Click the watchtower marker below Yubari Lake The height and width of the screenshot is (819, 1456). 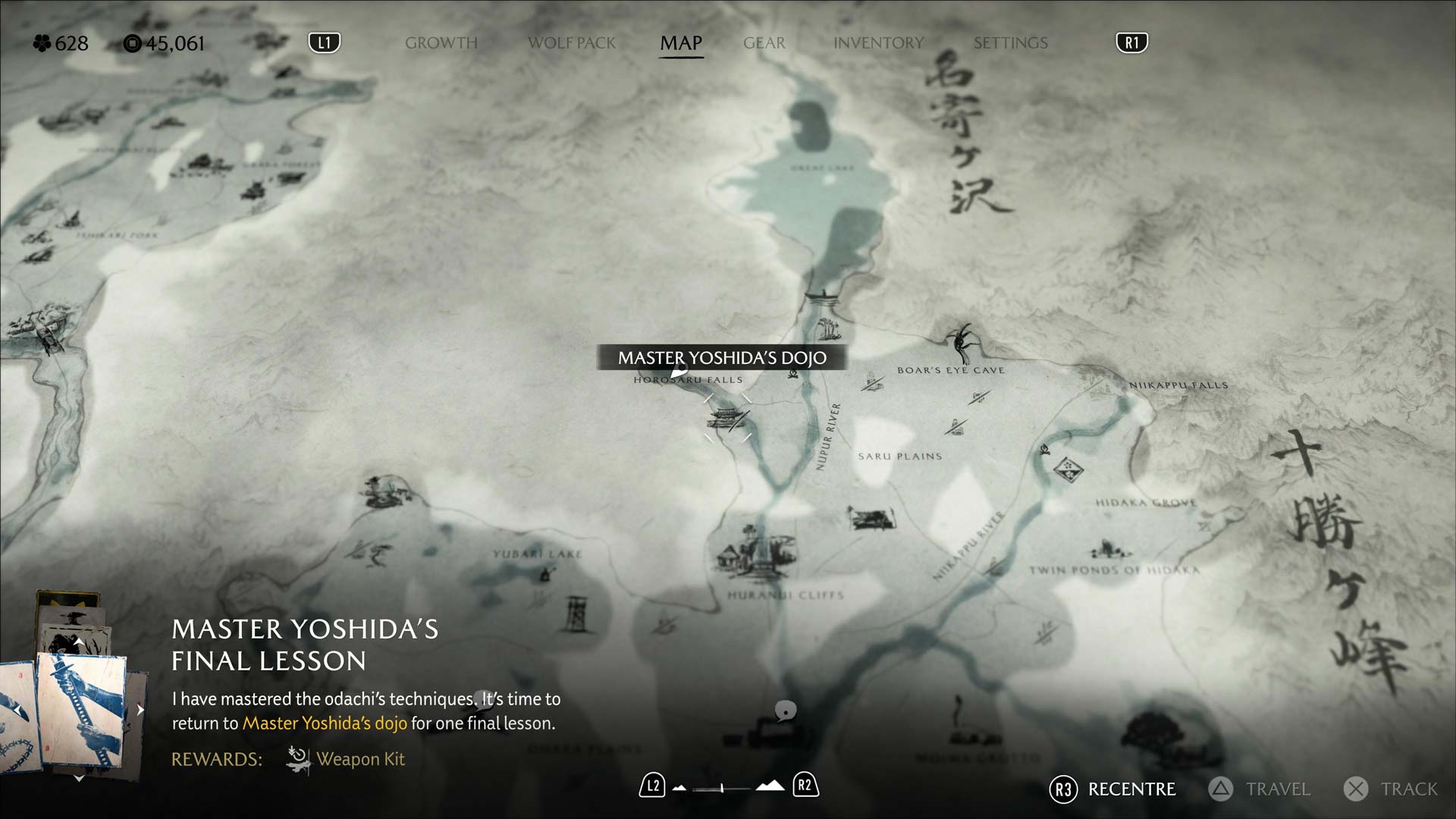coord(576,613)
